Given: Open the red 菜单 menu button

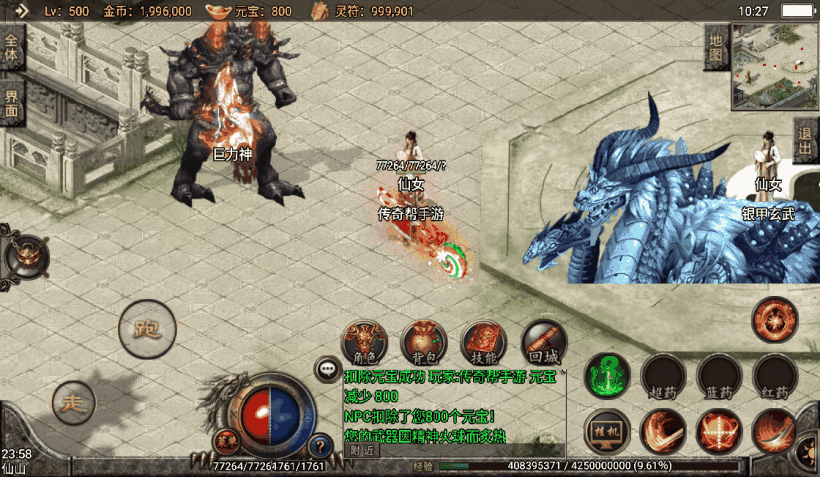Looking at the screenshot, I should click(x=226, y=440).
